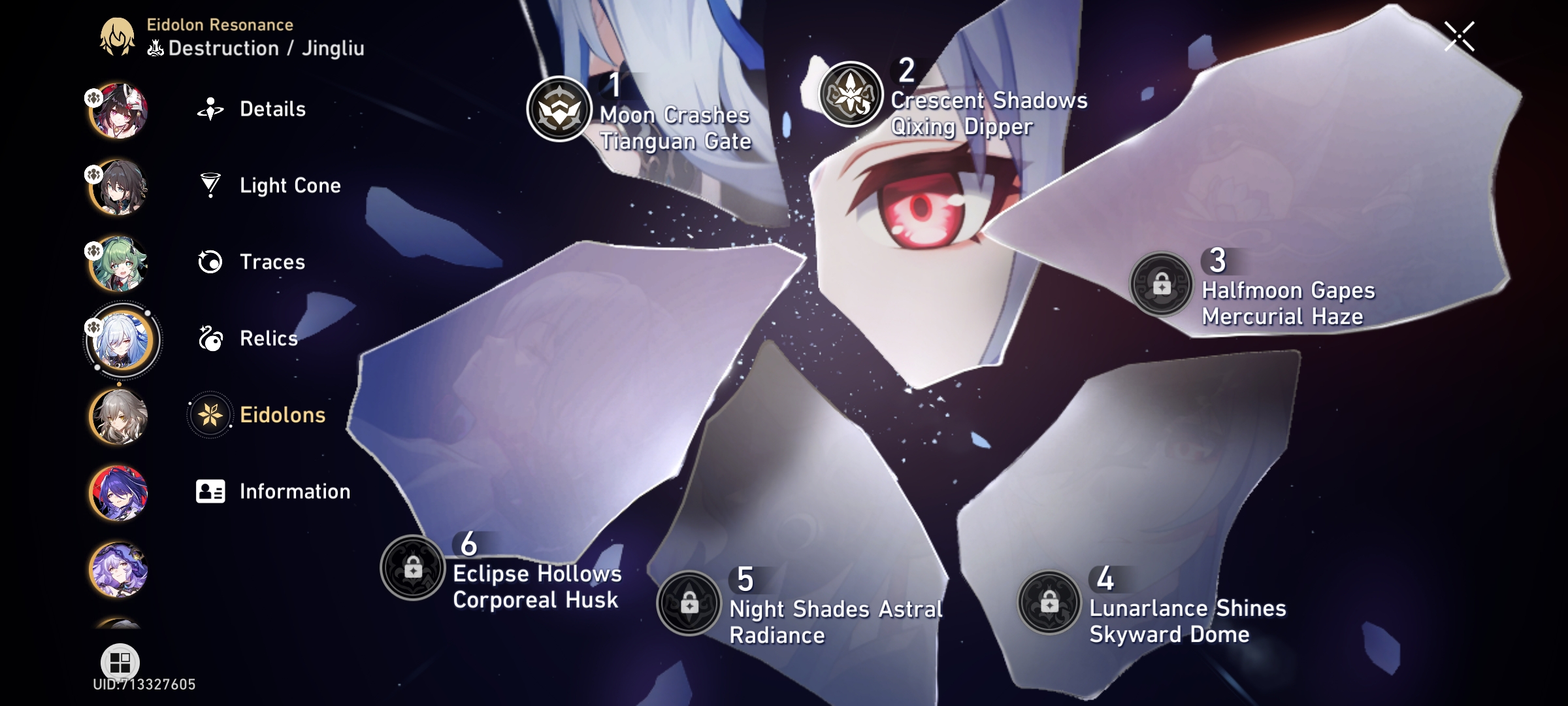Screen dimensions: 1568x706
Task: Select Eidolon 2 Crescent Shadows Qixing Dipper
Action: (x=851, y=94)
